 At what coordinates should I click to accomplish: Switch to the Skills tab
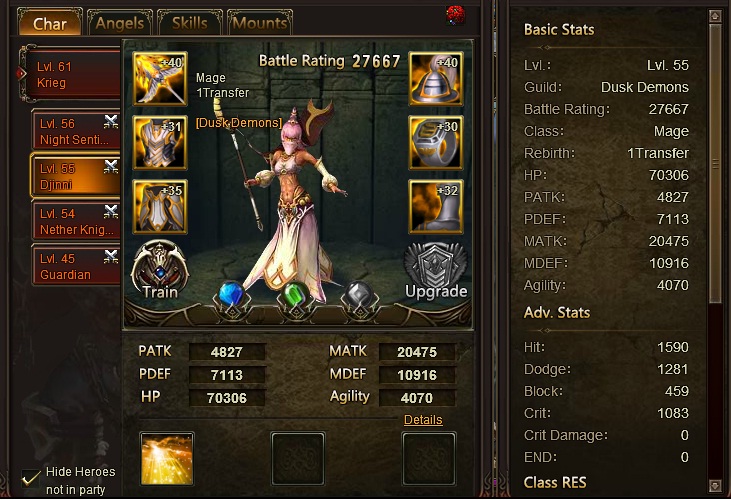[x=189, y=23]
